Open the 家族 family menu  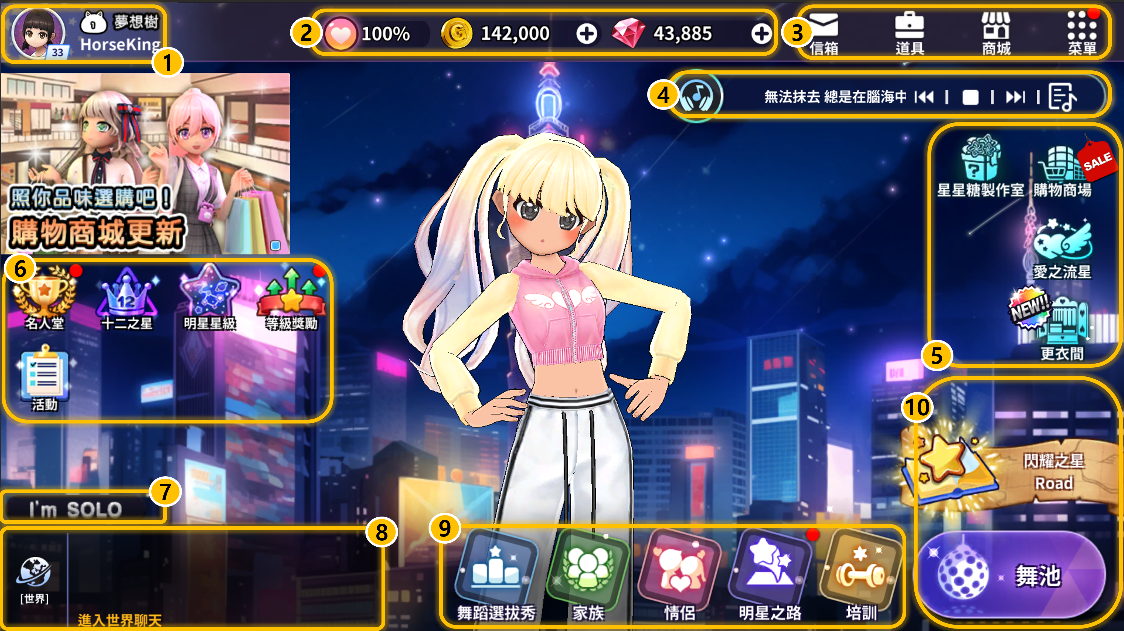click(x=588, y=575)
